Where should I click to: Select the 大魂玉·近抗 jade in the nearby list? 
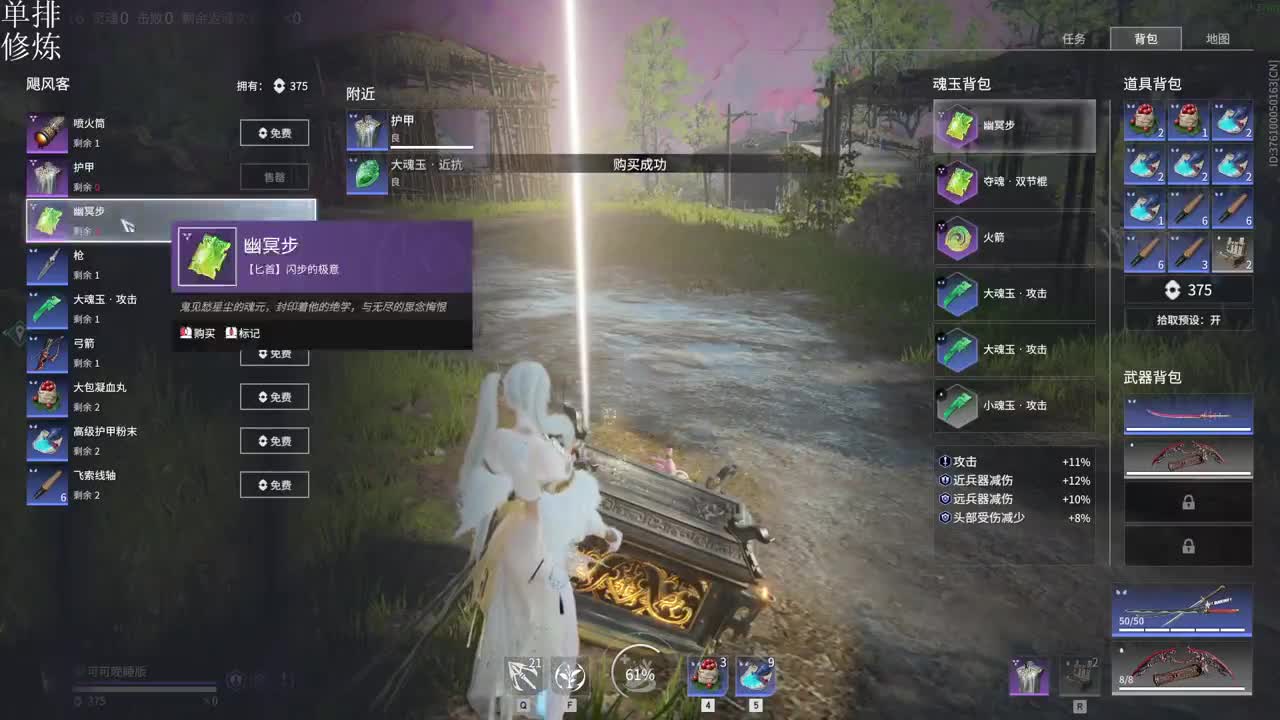366,172
